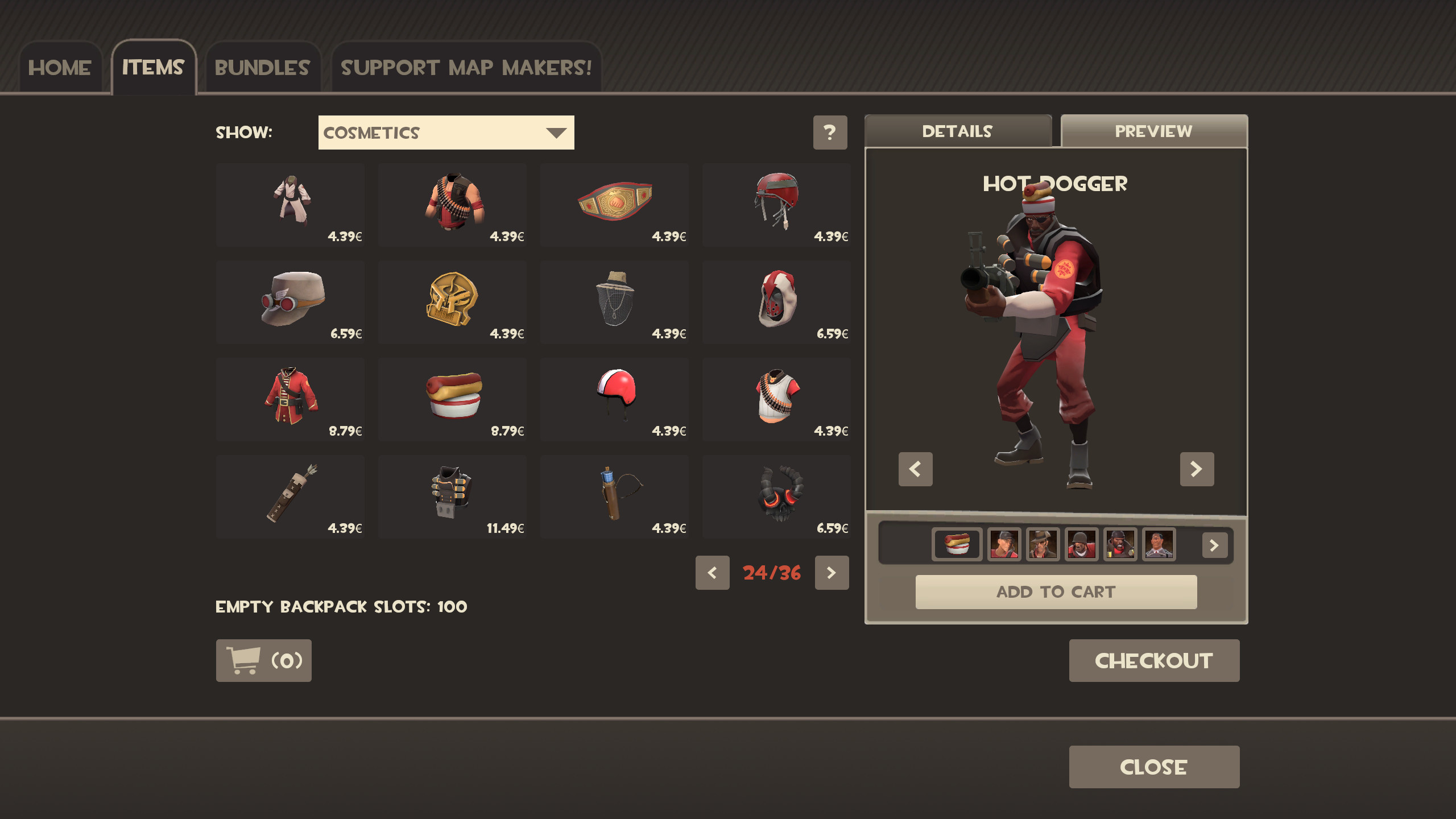The image size is (1456, 819).
Task: Go to previous item page
Action: click(x=712, y=573)
